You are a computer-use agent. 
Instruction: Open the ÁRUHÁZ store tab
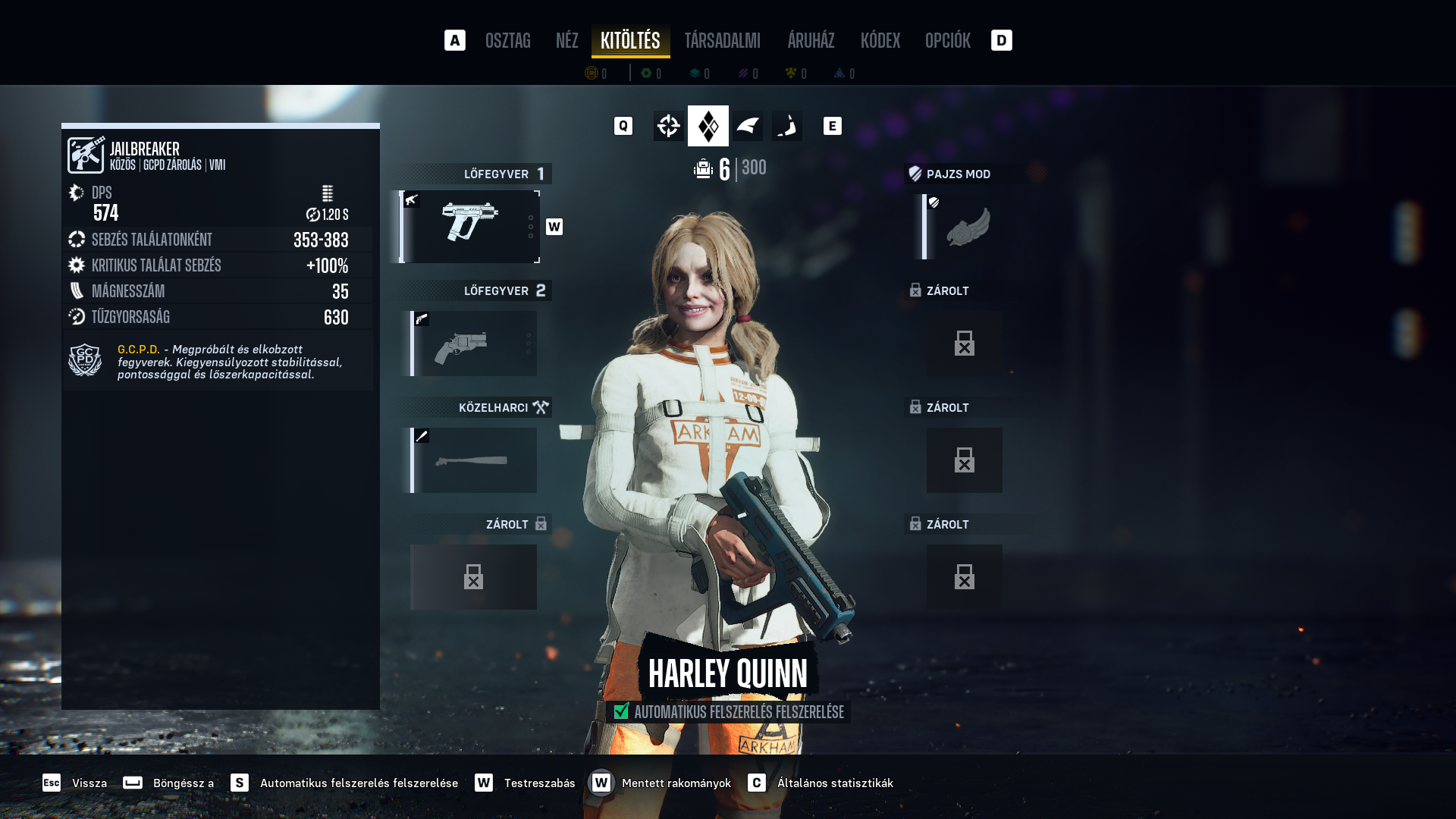click(x=811, y=41)
